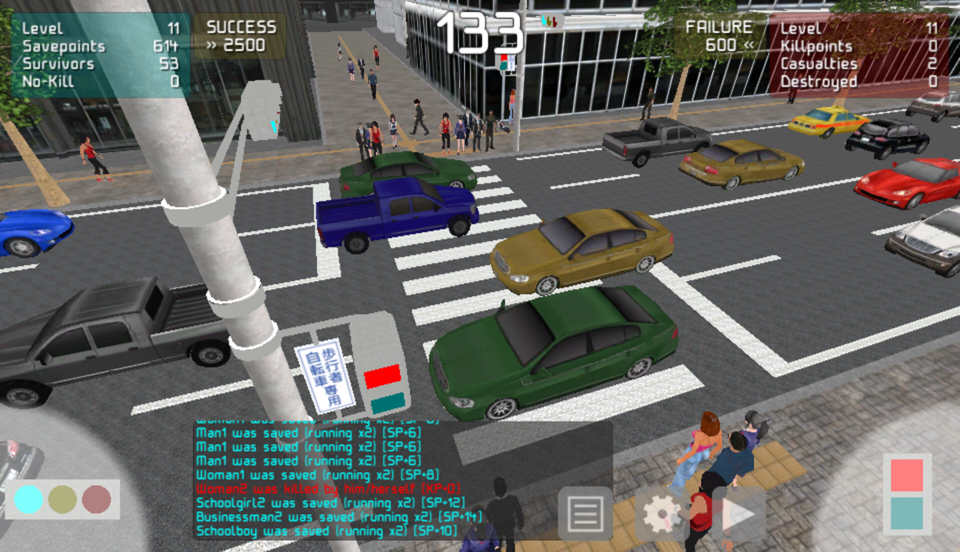The width and height of the screenshot is (960, 552).
Task: Open the list menu button
Action: pos(585,514)
